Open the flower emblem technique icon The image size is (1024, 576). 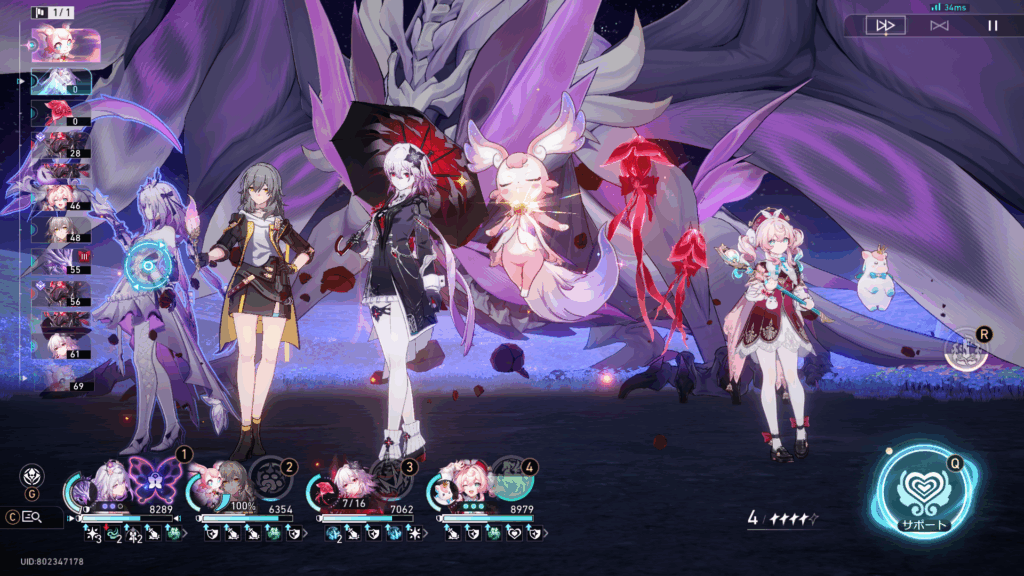(32, 476)
